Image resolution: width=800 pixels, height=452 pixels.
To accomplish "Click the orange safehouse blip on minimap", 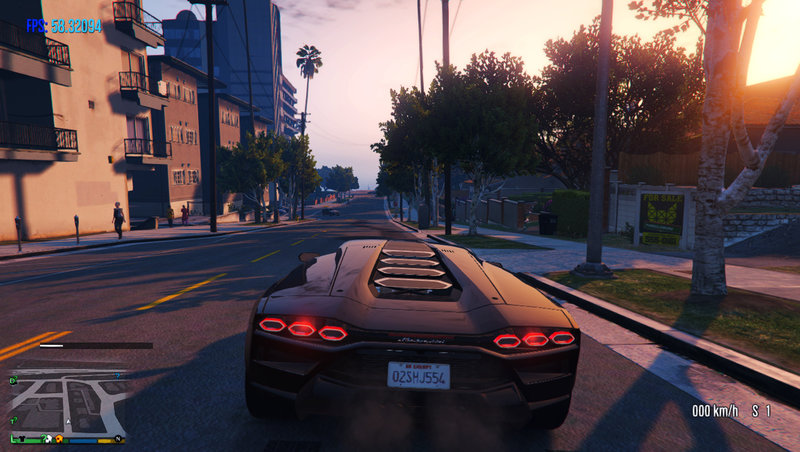I will click(x=59, y=438).
